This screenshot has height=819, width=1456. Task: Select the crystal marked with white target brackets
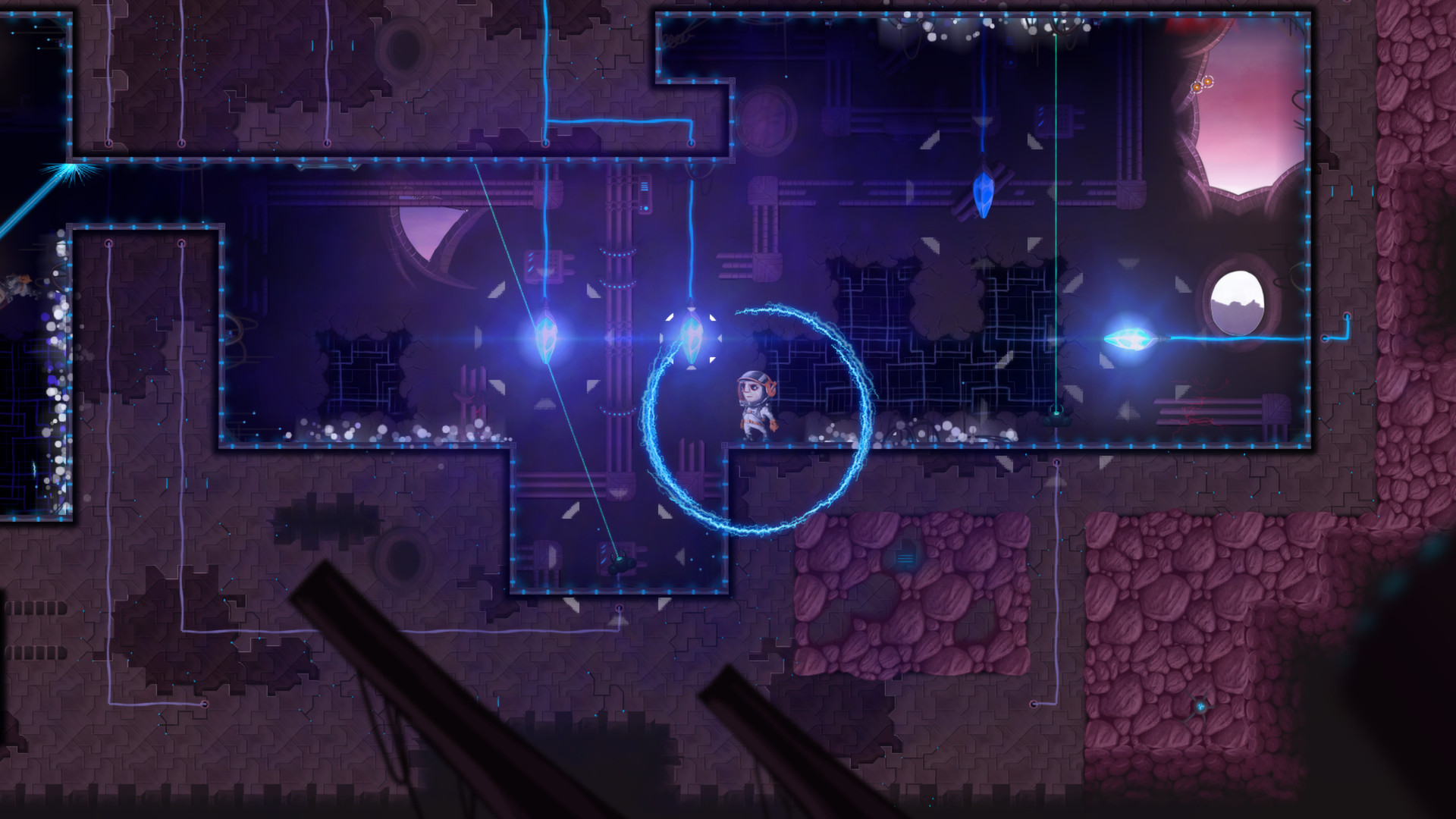coord(691,339)
